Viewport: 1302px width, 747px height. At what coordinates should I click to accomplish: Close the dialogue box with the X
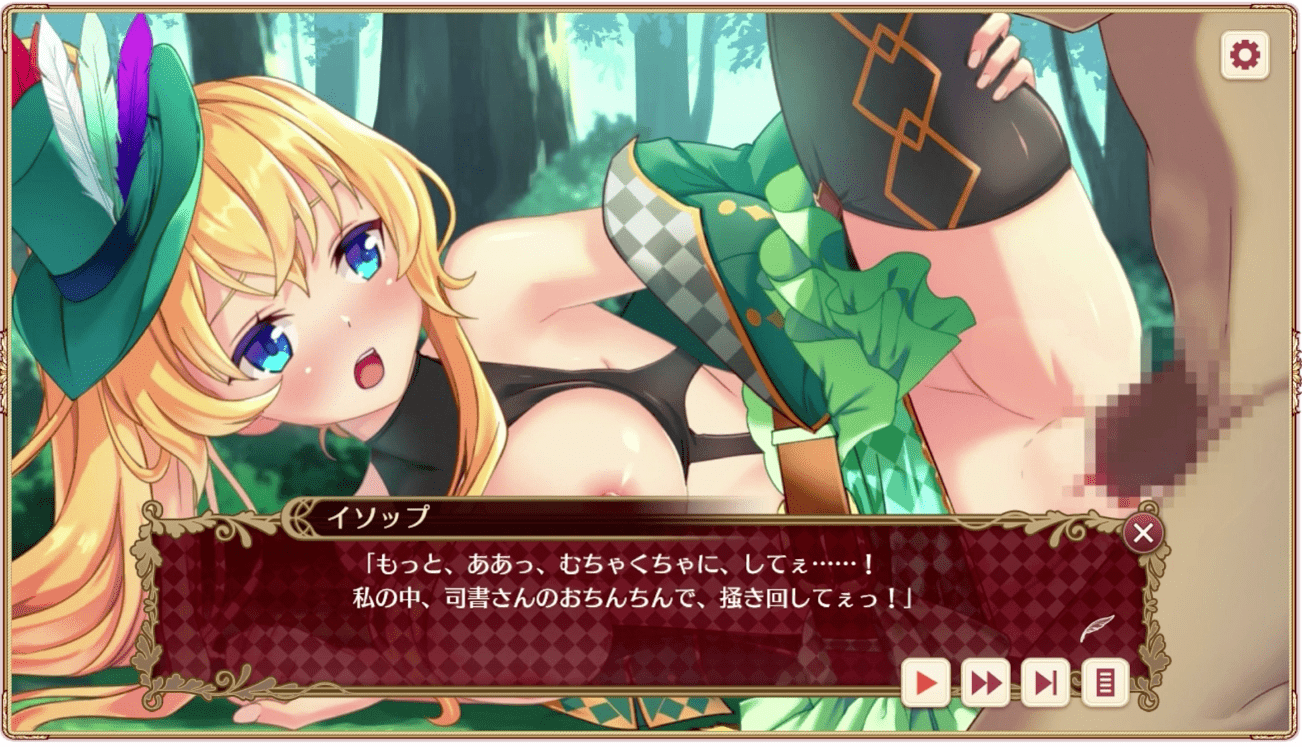pyautogui.click(x=1143, y=534)
